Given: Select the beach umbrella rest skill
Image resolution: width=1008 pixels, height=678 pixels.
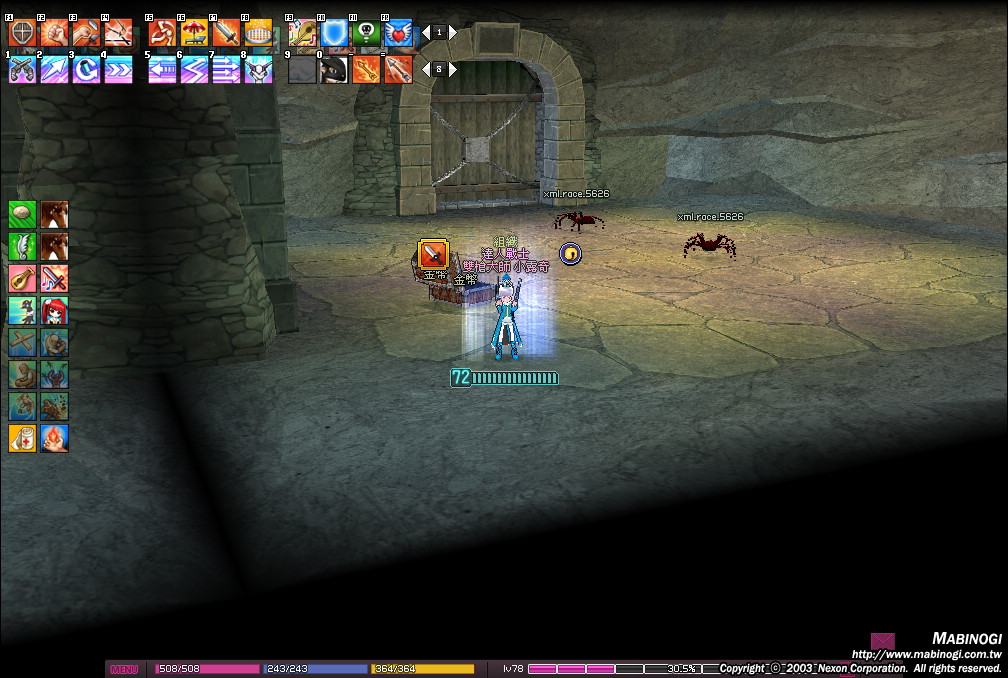Looking at the screenshot, I should pyautogui.click(x=194, y=33).
